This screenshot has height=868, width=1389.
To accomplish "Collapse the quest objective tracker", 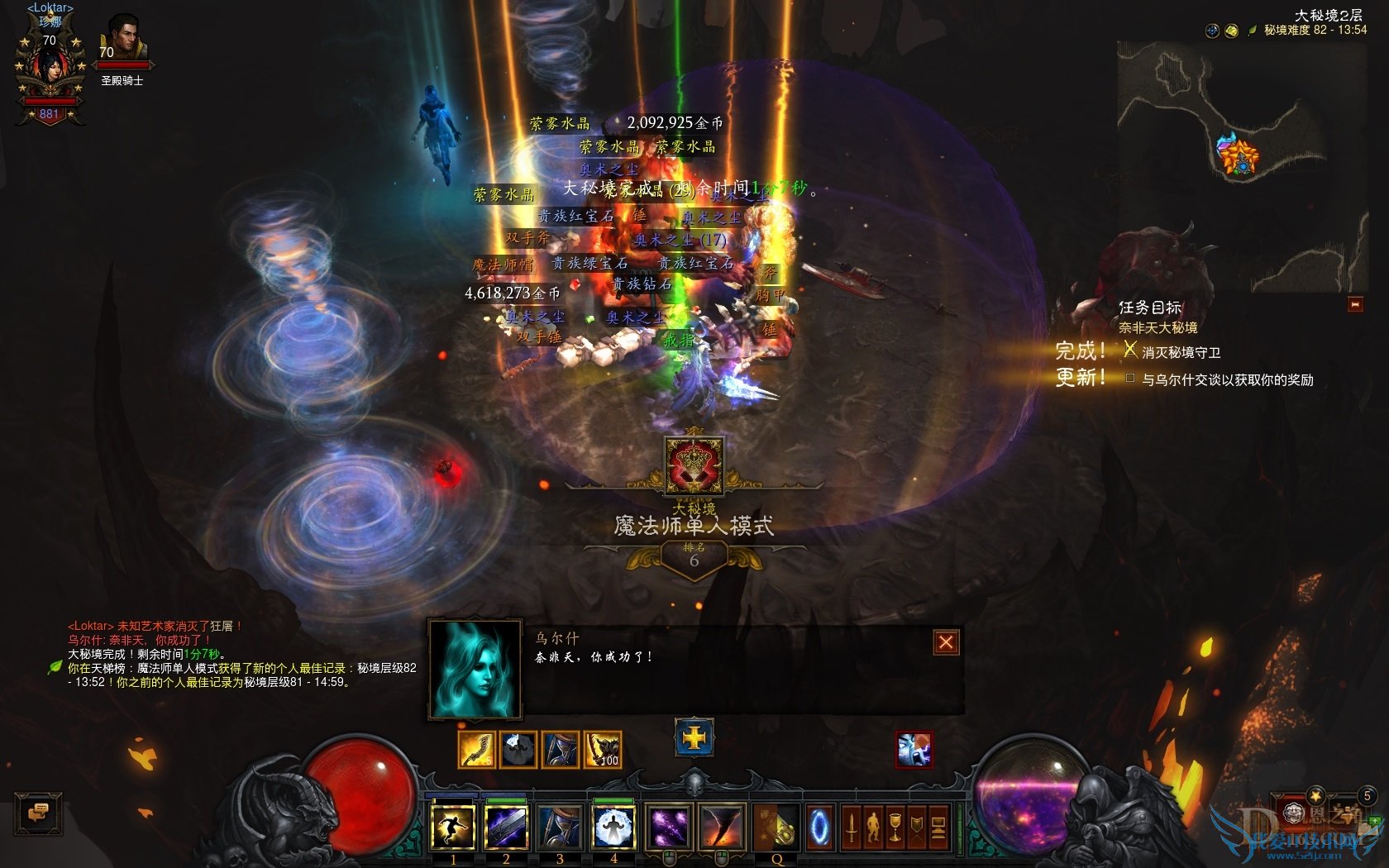I will [x=1355, y=304].
